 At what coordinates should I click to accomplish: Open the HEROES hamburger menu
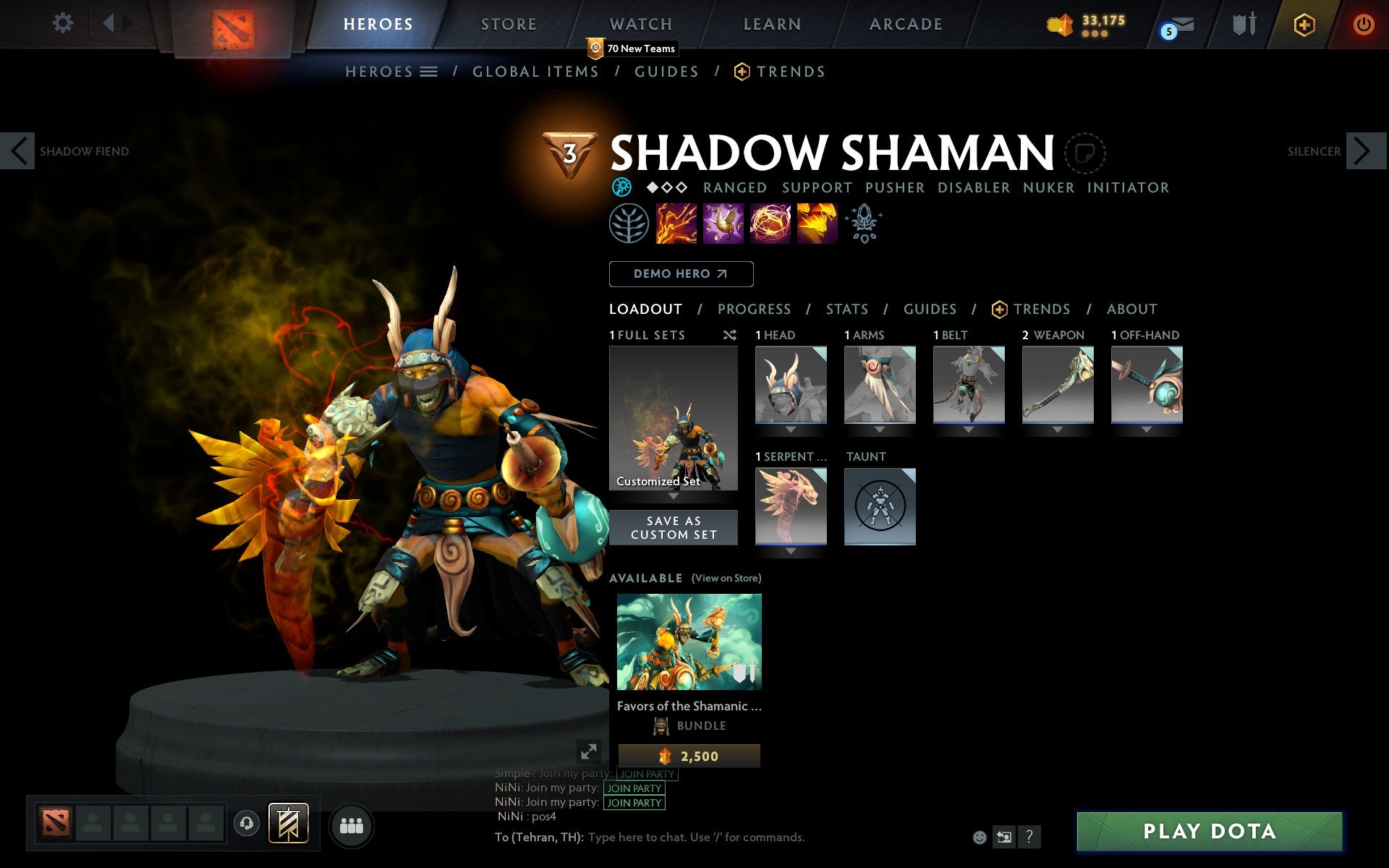(428, 72)
